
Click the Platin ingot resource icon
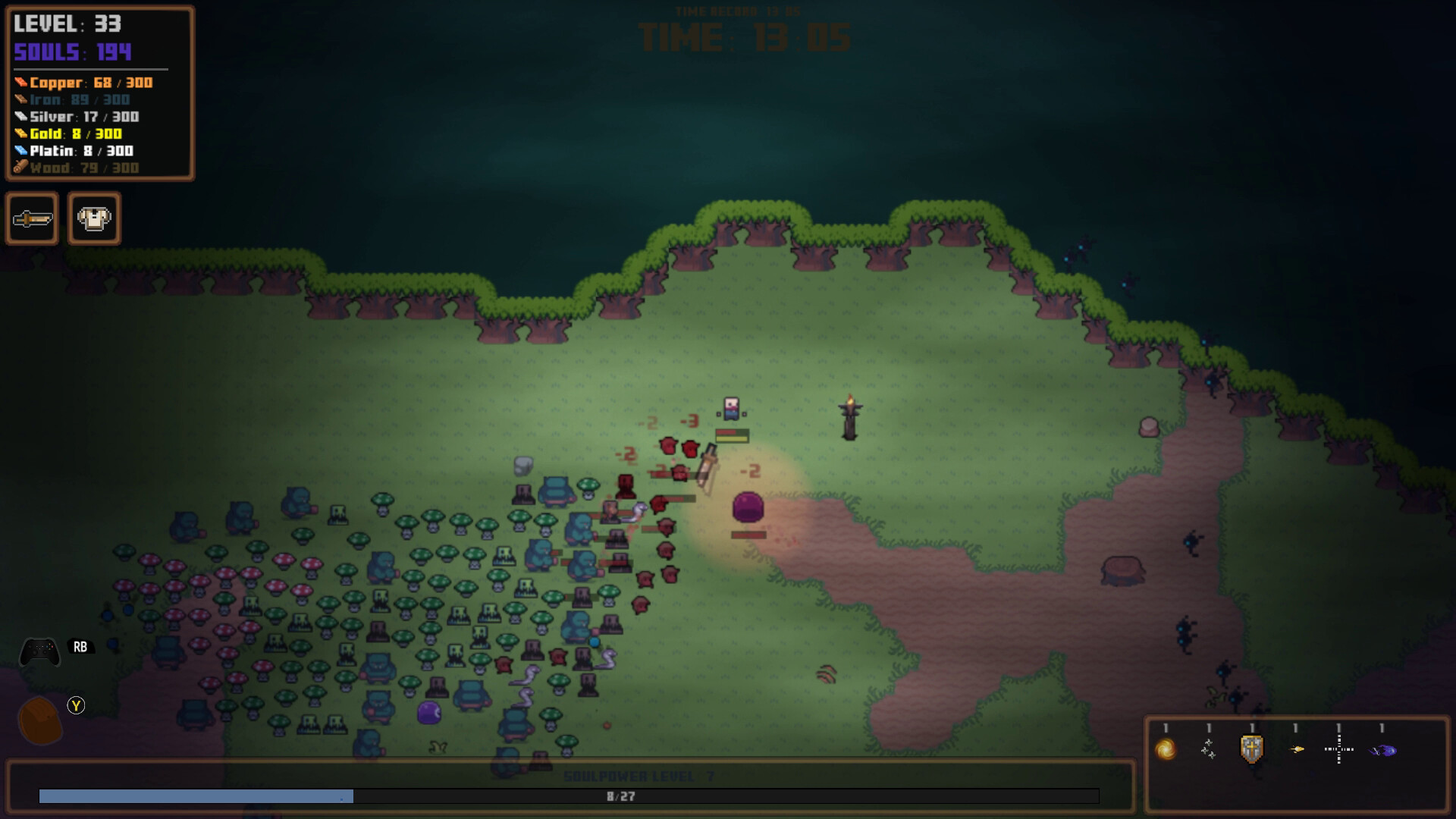22,152
